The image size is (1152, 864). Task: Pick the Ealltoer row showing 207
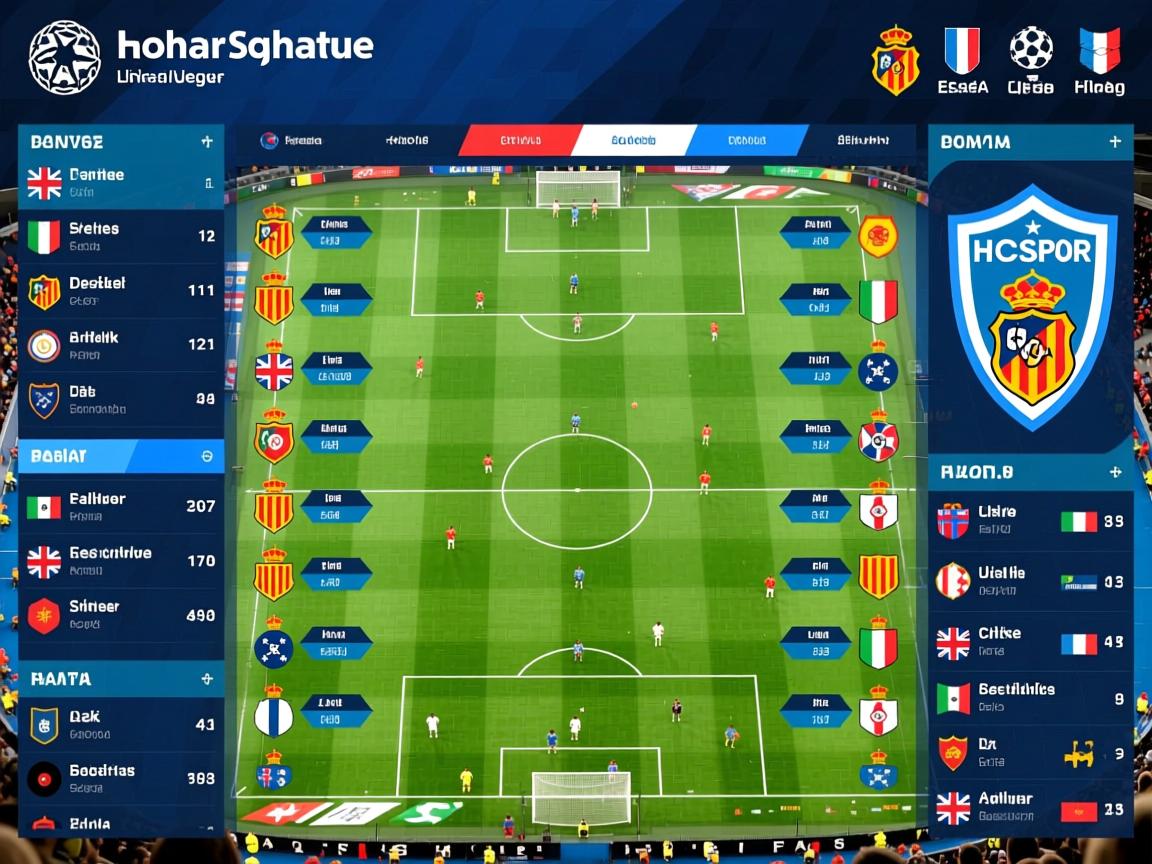(120, 506)
